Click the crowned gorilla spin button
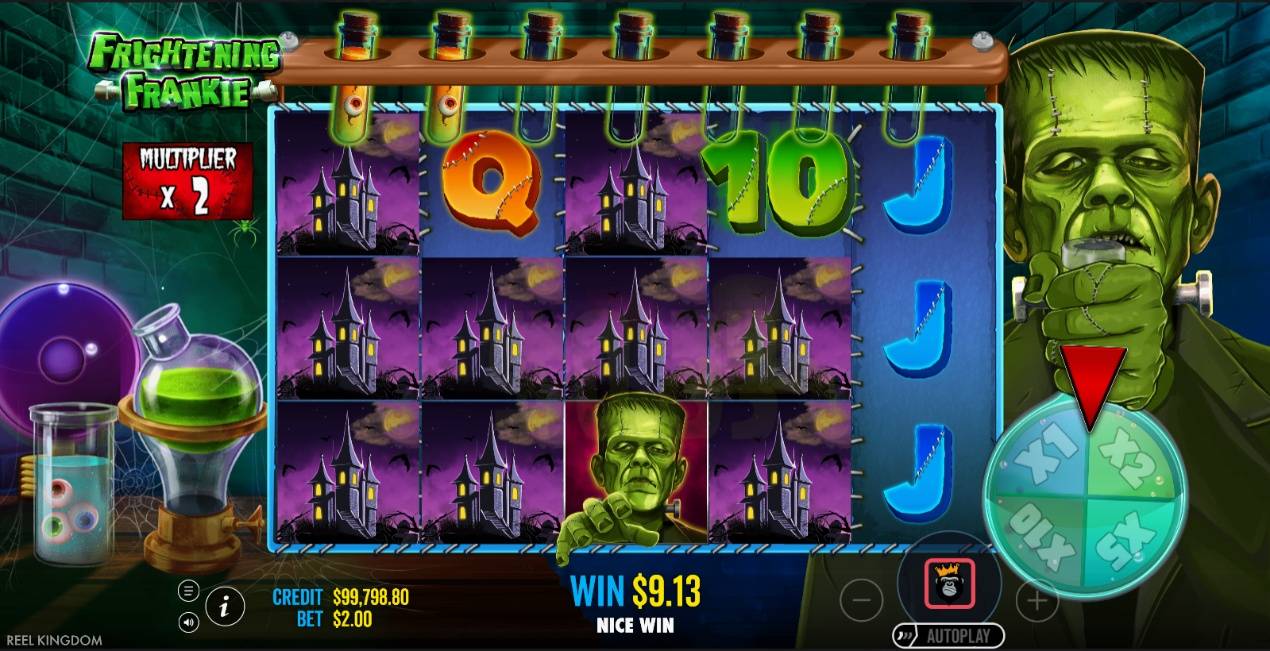Image resolution: width=1270 pixels, height=651 pixels. click(x=949, y=585)
